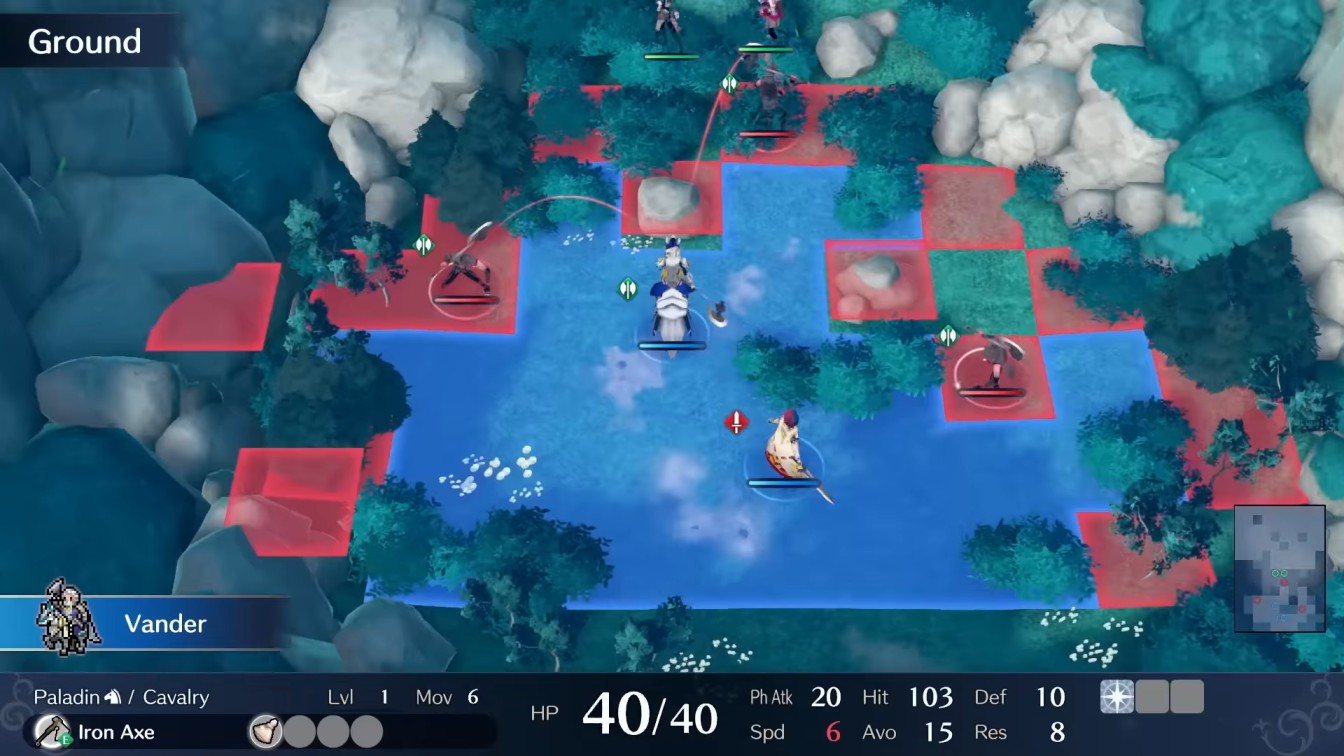Click the blue health bar under Vander's mount
1344x756 pixels.
click(670, 344)
